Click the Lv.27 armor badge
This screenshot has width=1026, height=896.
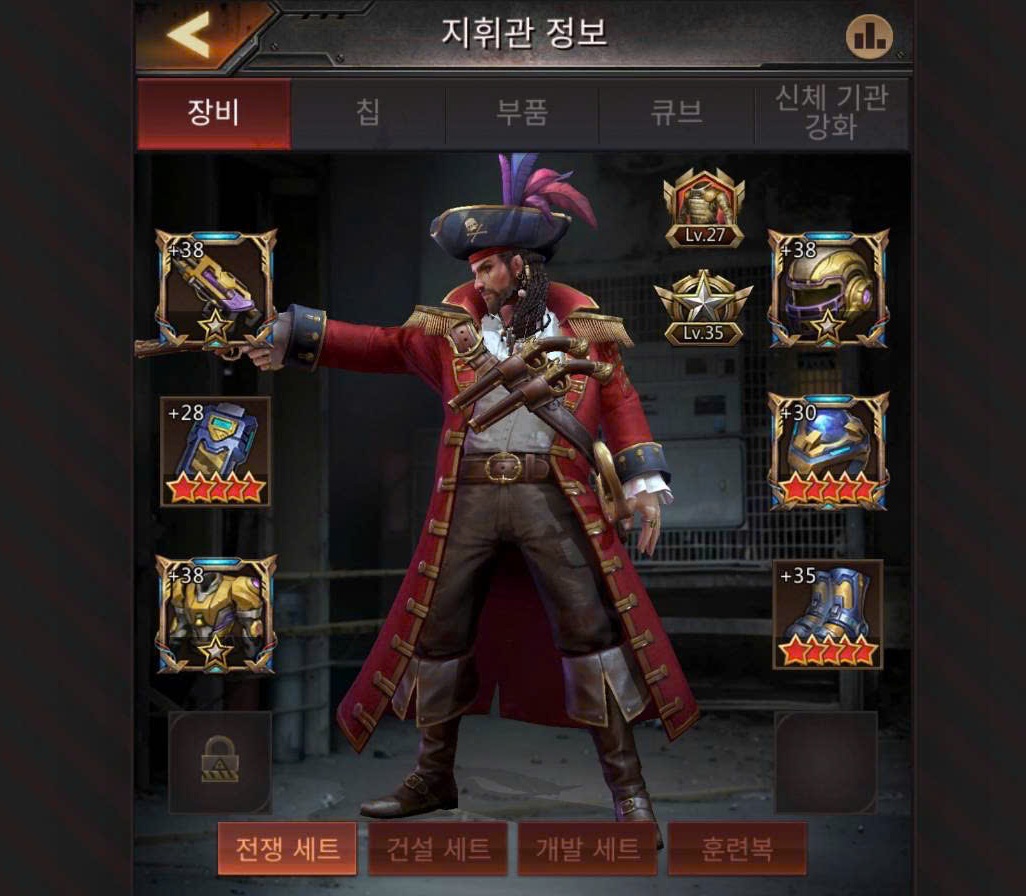tap(705, 208)
